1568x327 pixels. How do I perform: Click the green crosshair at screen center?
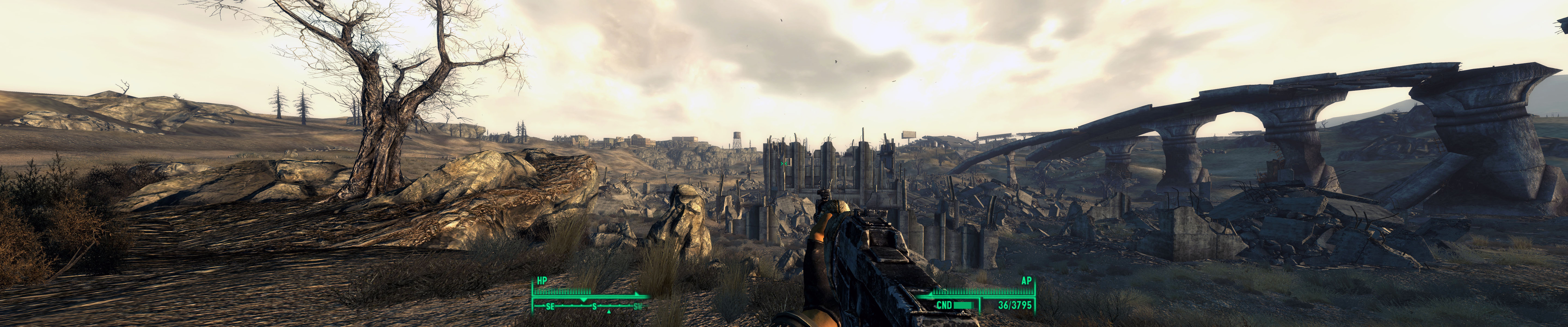(785, 164)
